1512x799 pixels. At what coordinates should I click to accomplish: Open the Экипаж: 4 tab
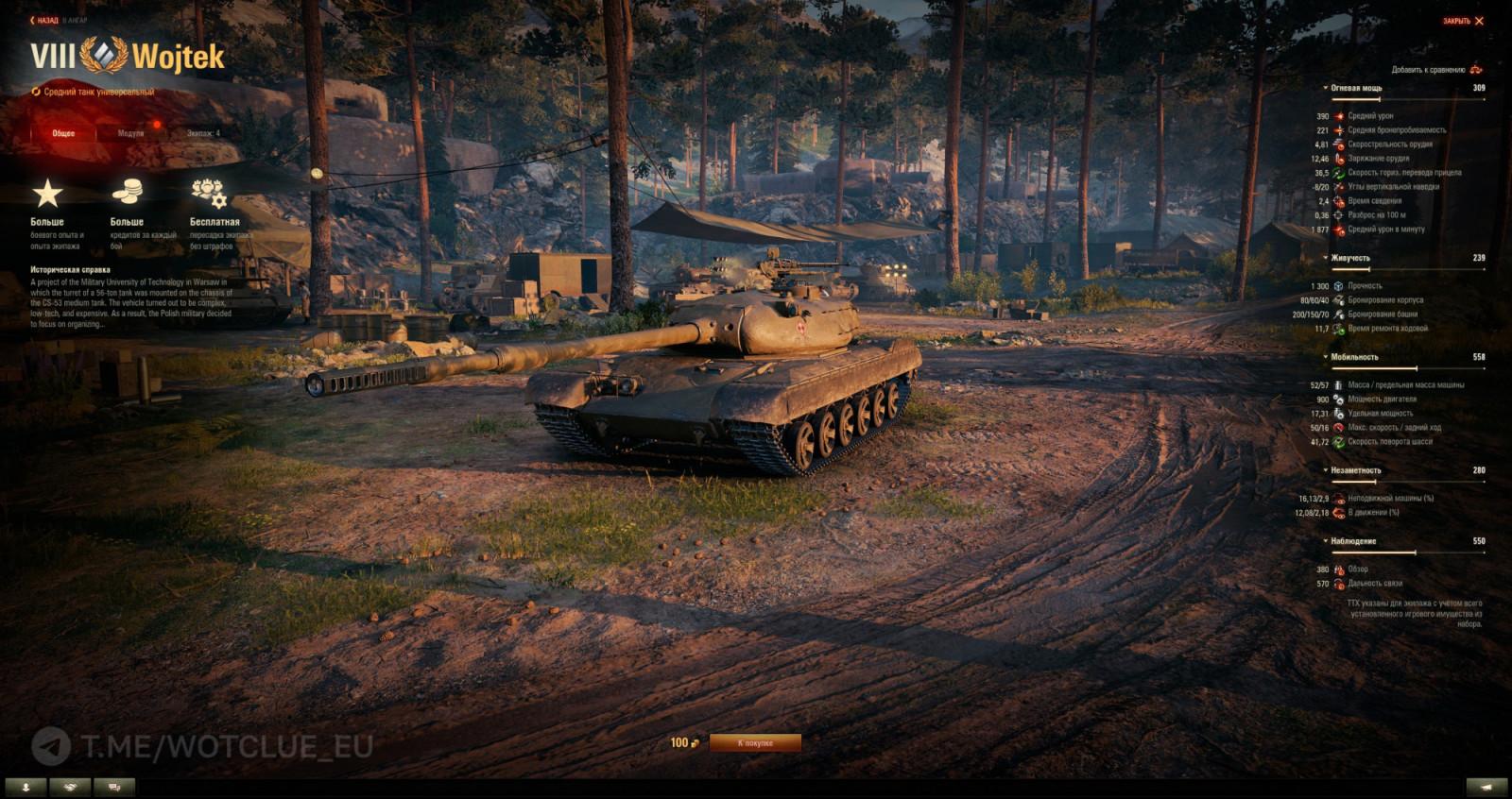pos(202,133)
